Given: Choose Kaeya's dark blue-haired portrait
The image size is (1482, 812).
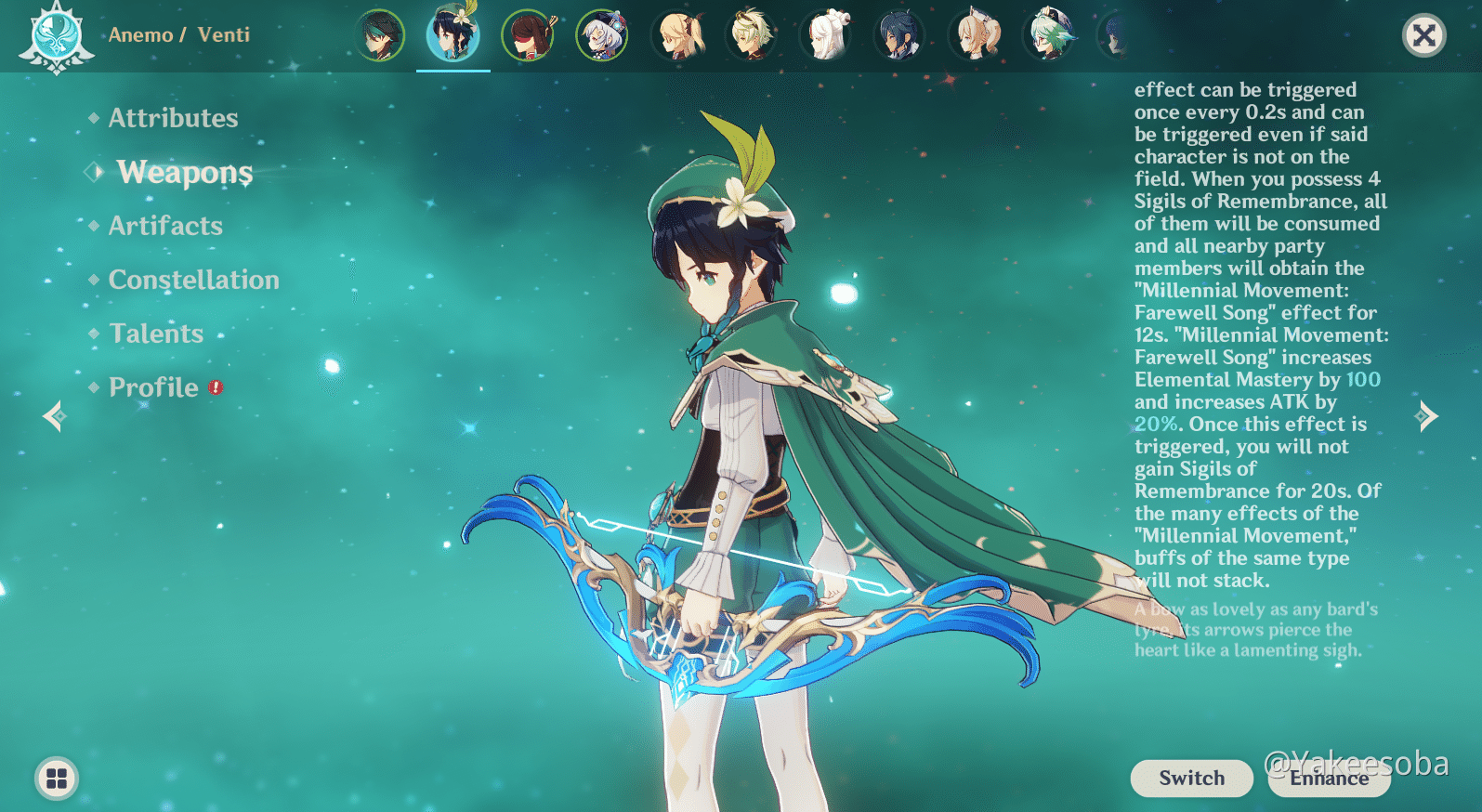Looking at the screenshot, I should pos(899,35).
